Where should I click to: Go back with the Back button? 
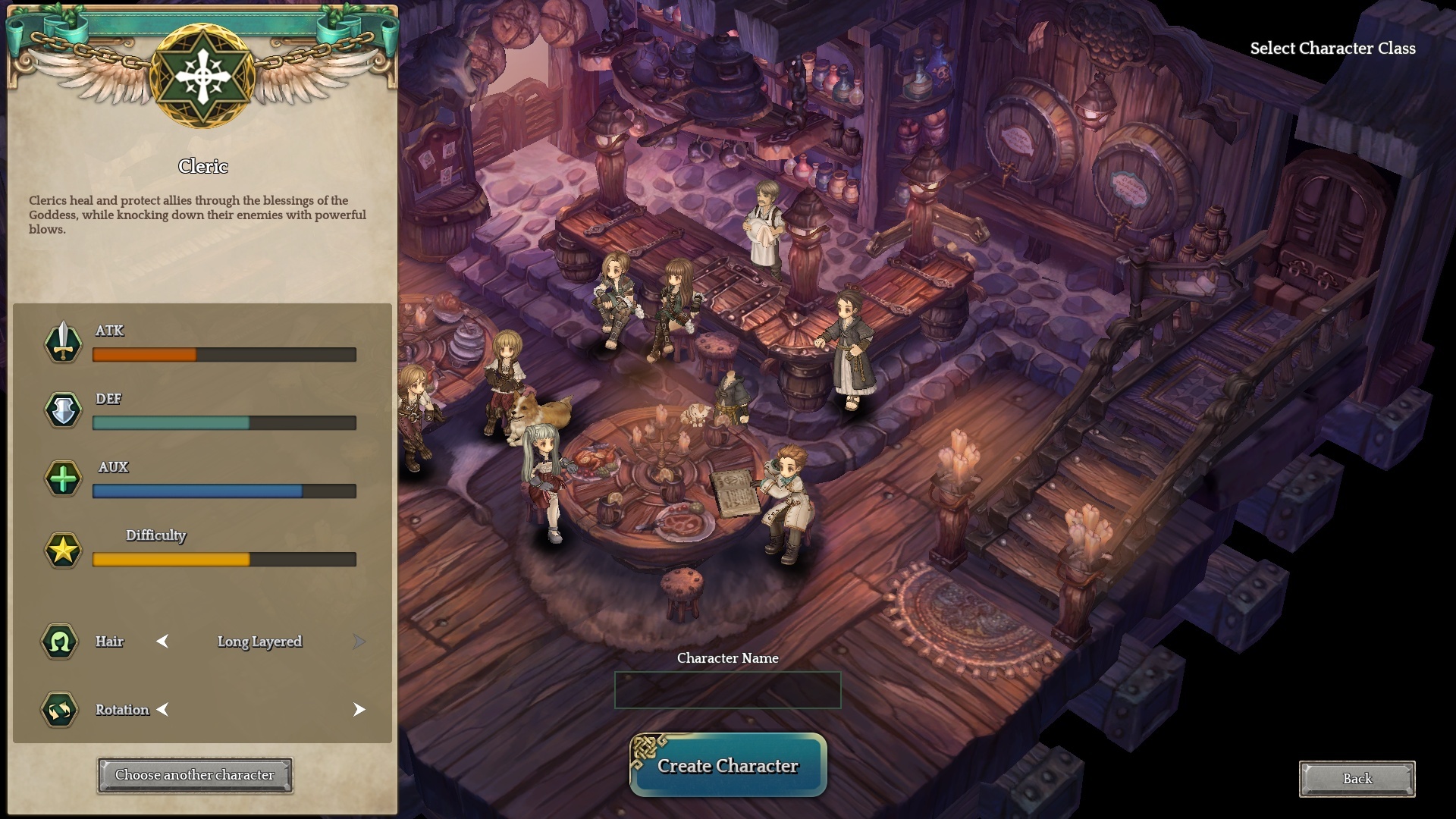tap(1357, 779)
